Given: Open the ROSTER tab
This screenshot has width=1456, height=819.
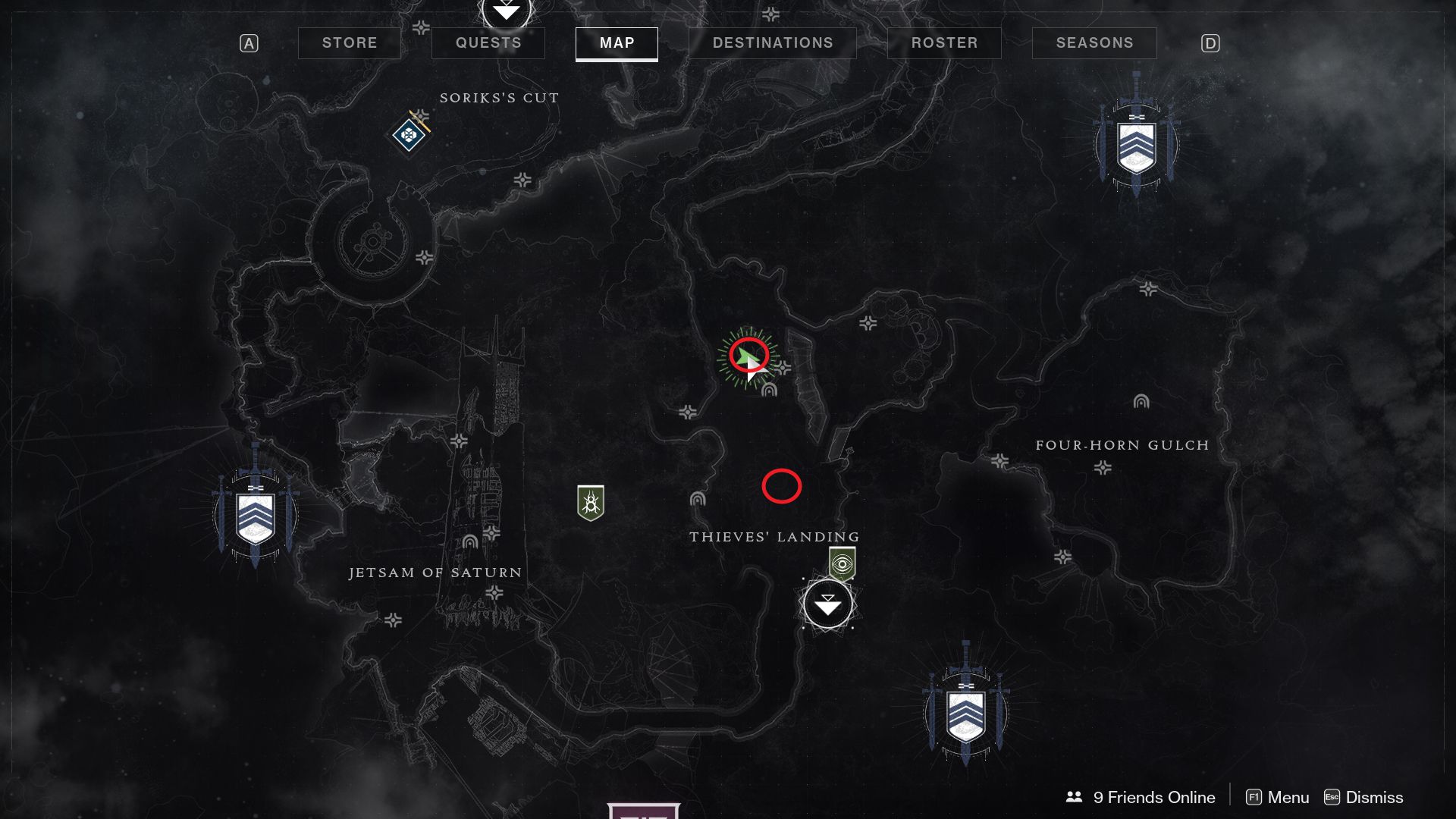Looking at the screenshot, I should tap(944, 42).
